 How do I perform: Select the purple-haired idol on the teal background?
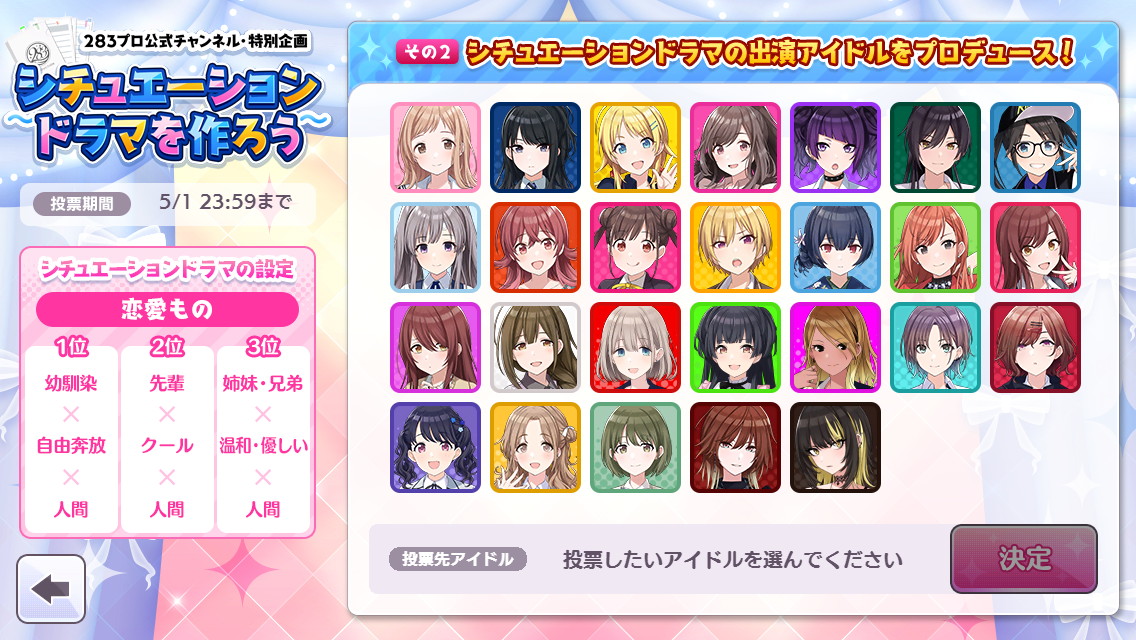coord(935,347)
